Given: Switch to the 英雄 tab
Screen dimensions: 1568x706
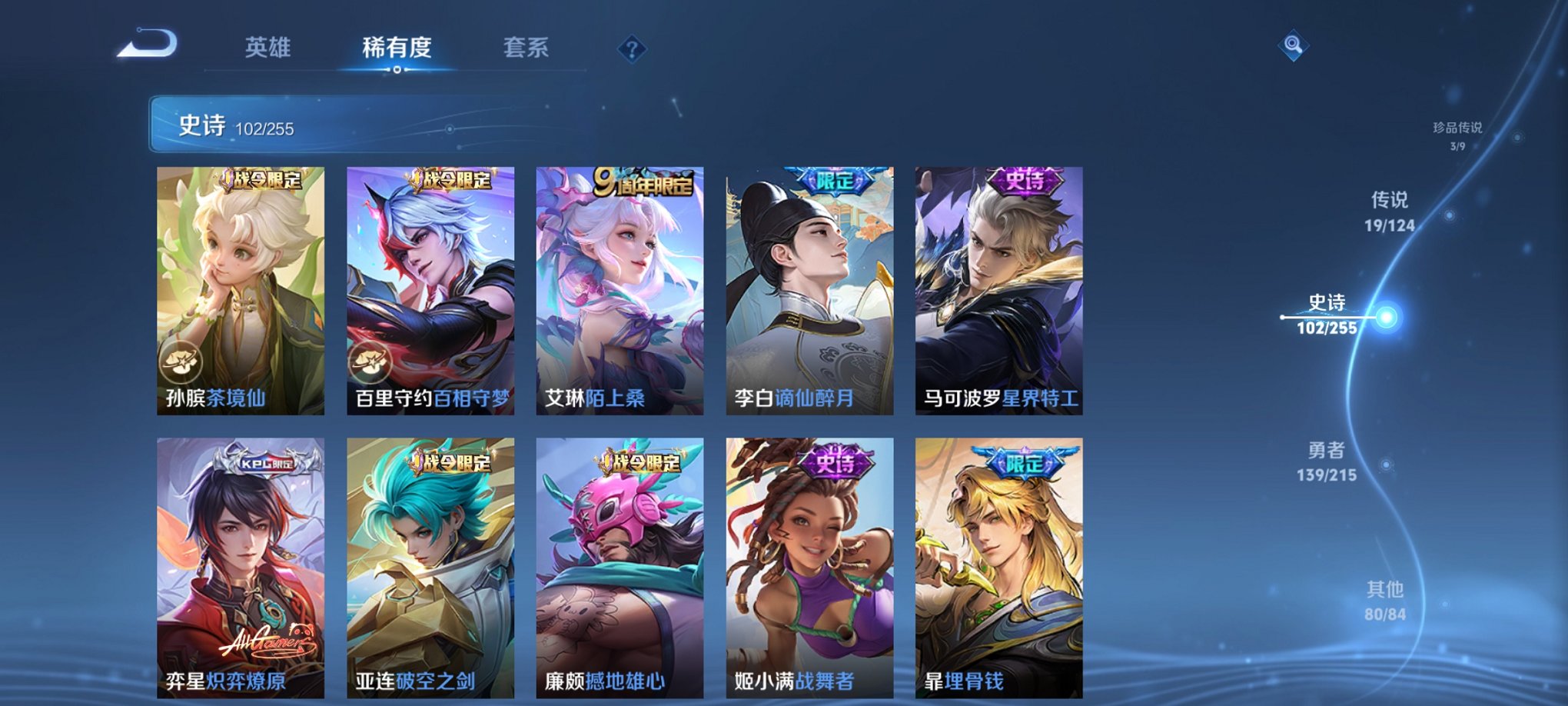Looking at the screenshot, I should click(x=267, y=48).
